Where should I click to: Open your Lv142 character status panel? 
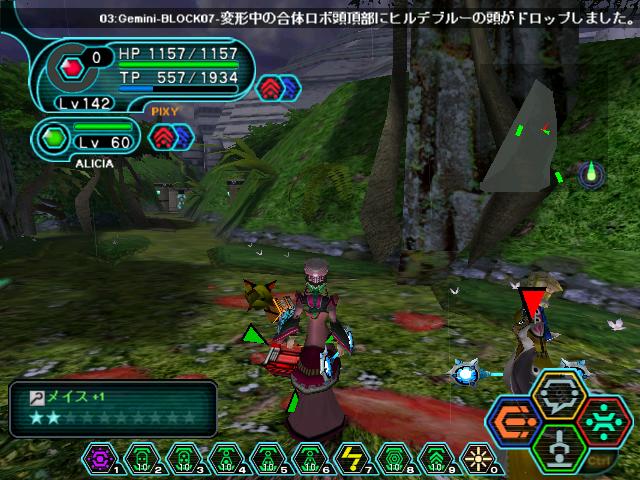tap(140, 74)
